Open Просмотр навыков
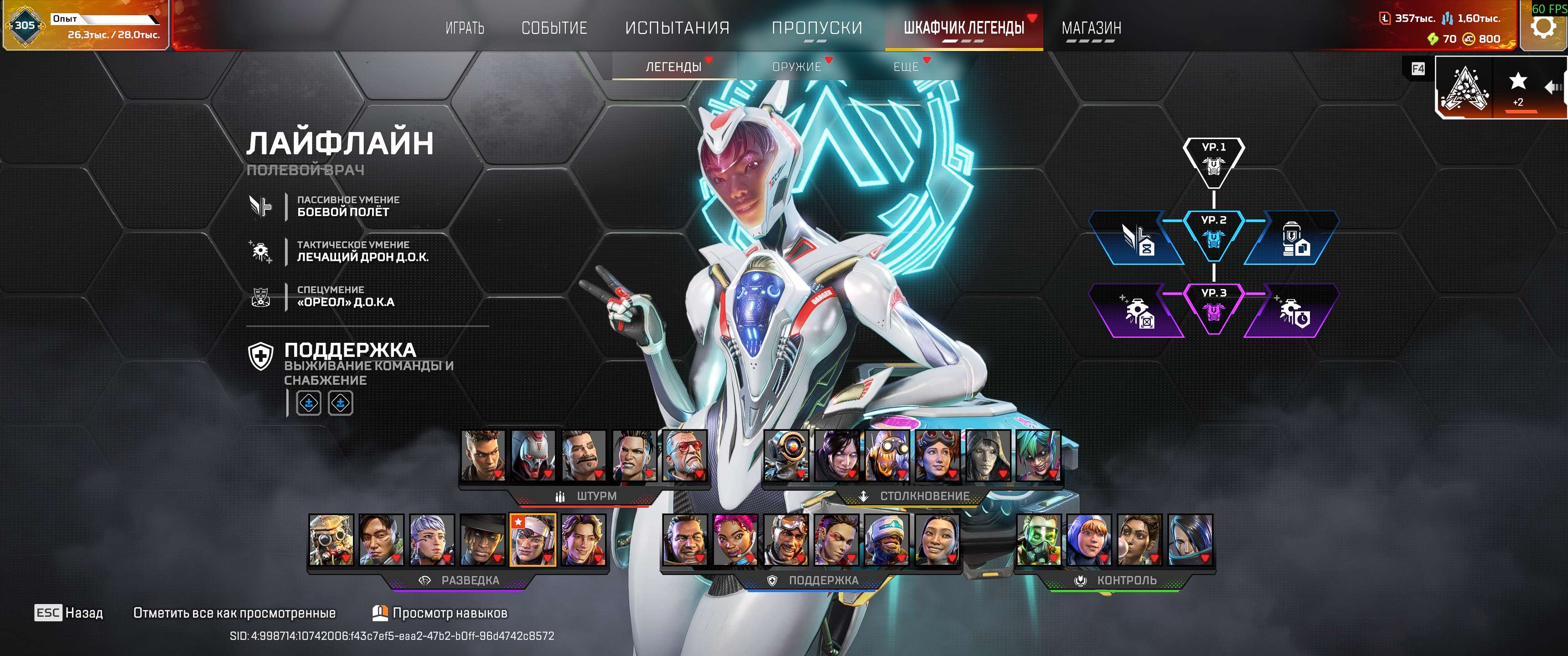This screenshot has width=1568, height=656. coord(440,613)
